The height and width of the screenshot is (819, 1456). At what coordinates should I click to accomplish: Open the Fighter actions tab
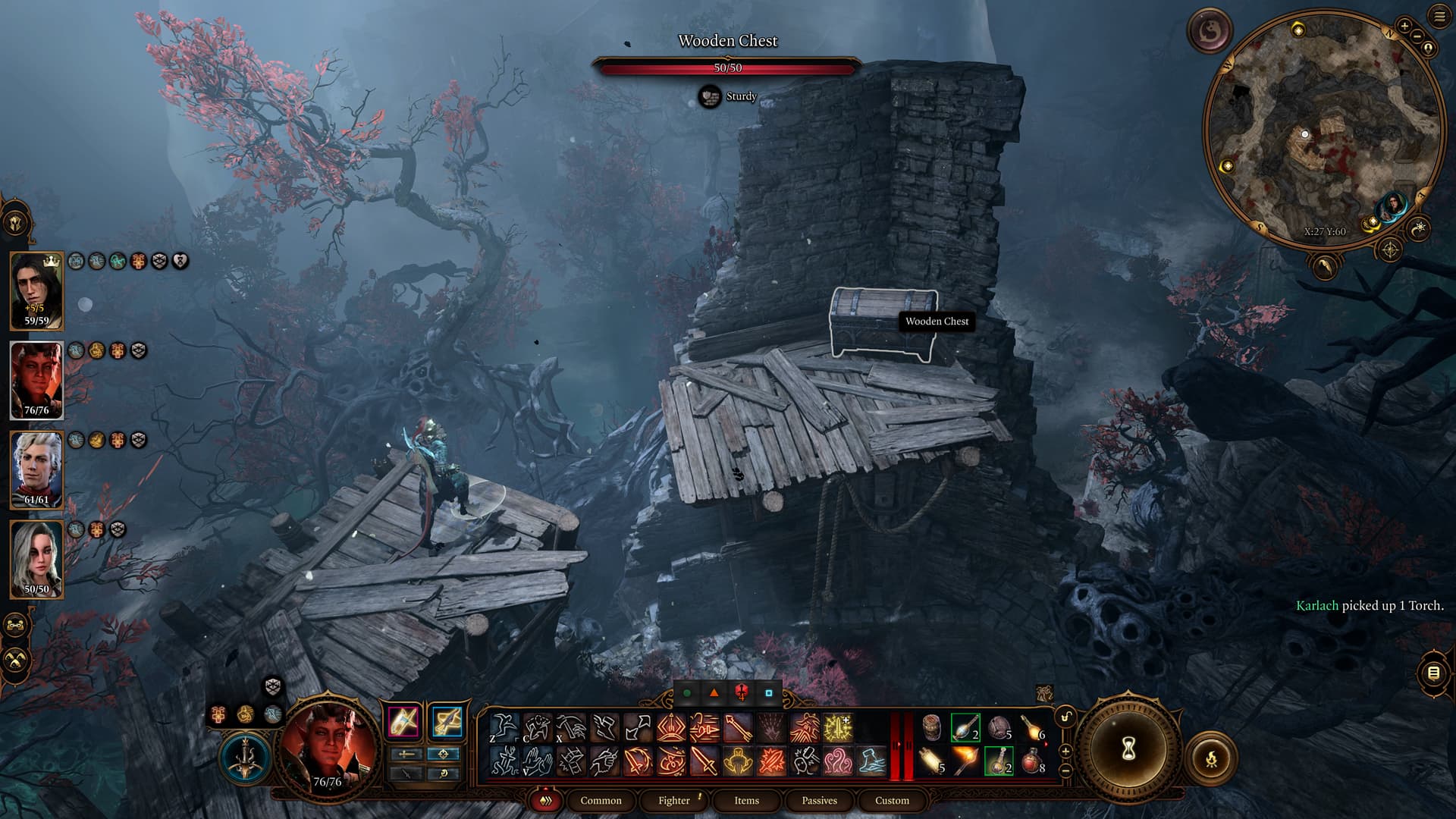pos(674,800)
